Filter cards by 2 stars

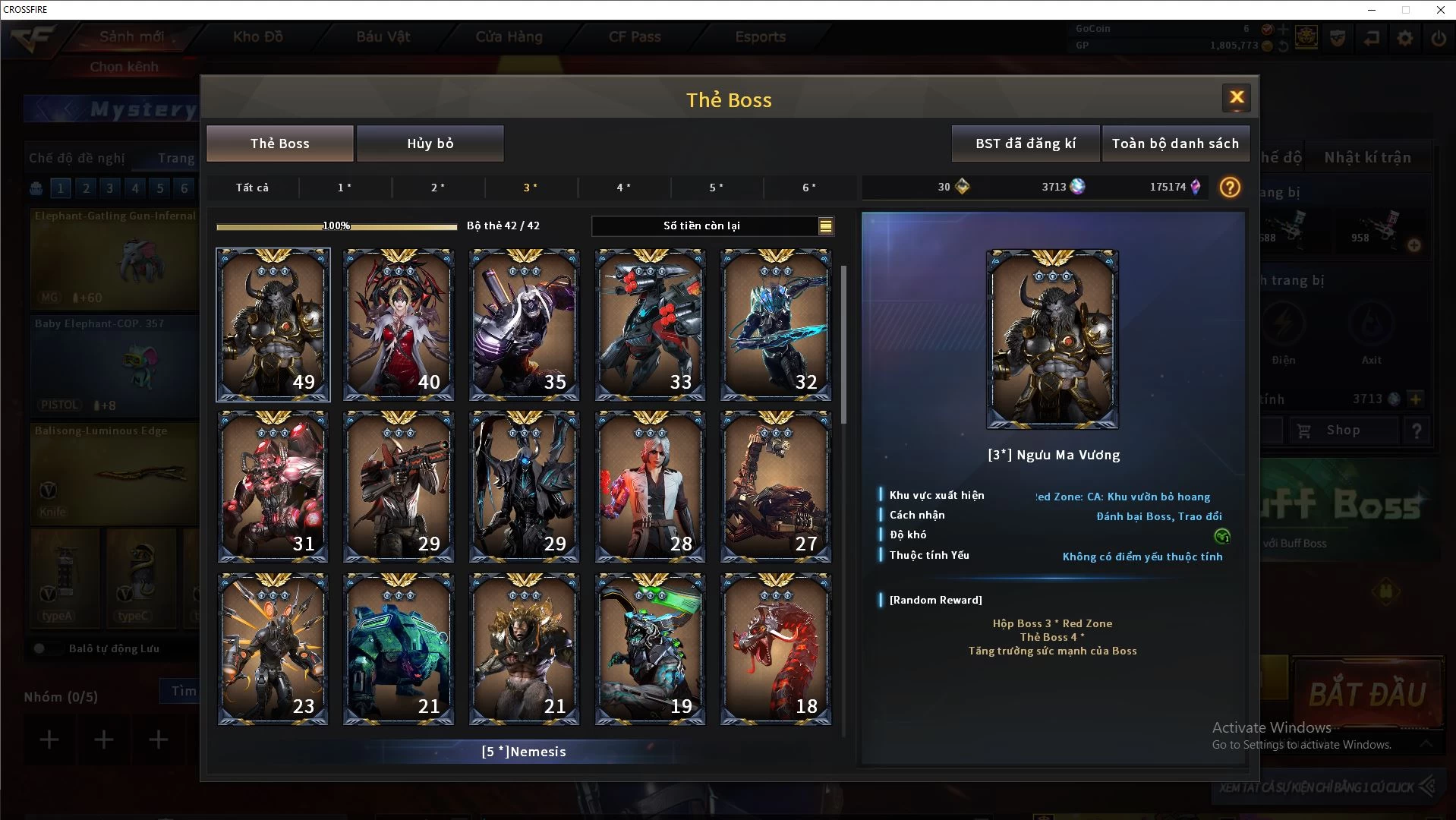click(x=437, y=188)
